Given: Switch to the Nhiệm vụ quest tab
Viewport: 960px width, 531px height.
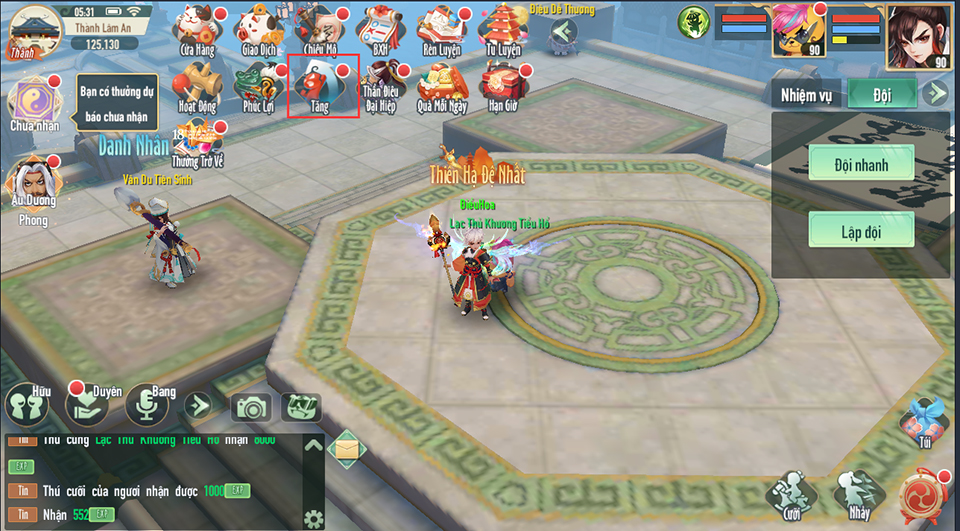Looking at the screenshot, I should (806, 95).
